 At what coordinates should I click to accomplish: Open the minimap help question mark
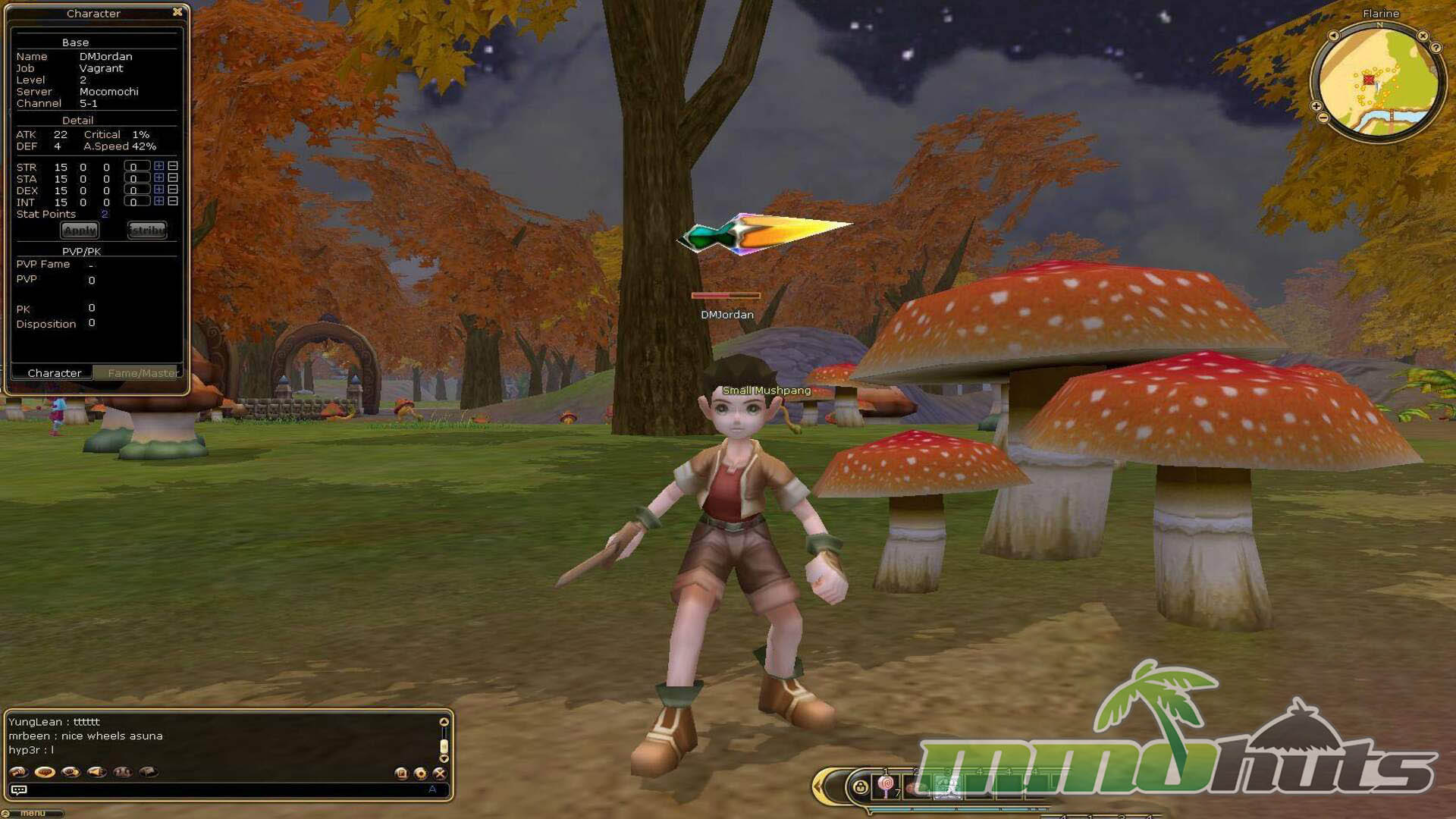(1436, 48)
